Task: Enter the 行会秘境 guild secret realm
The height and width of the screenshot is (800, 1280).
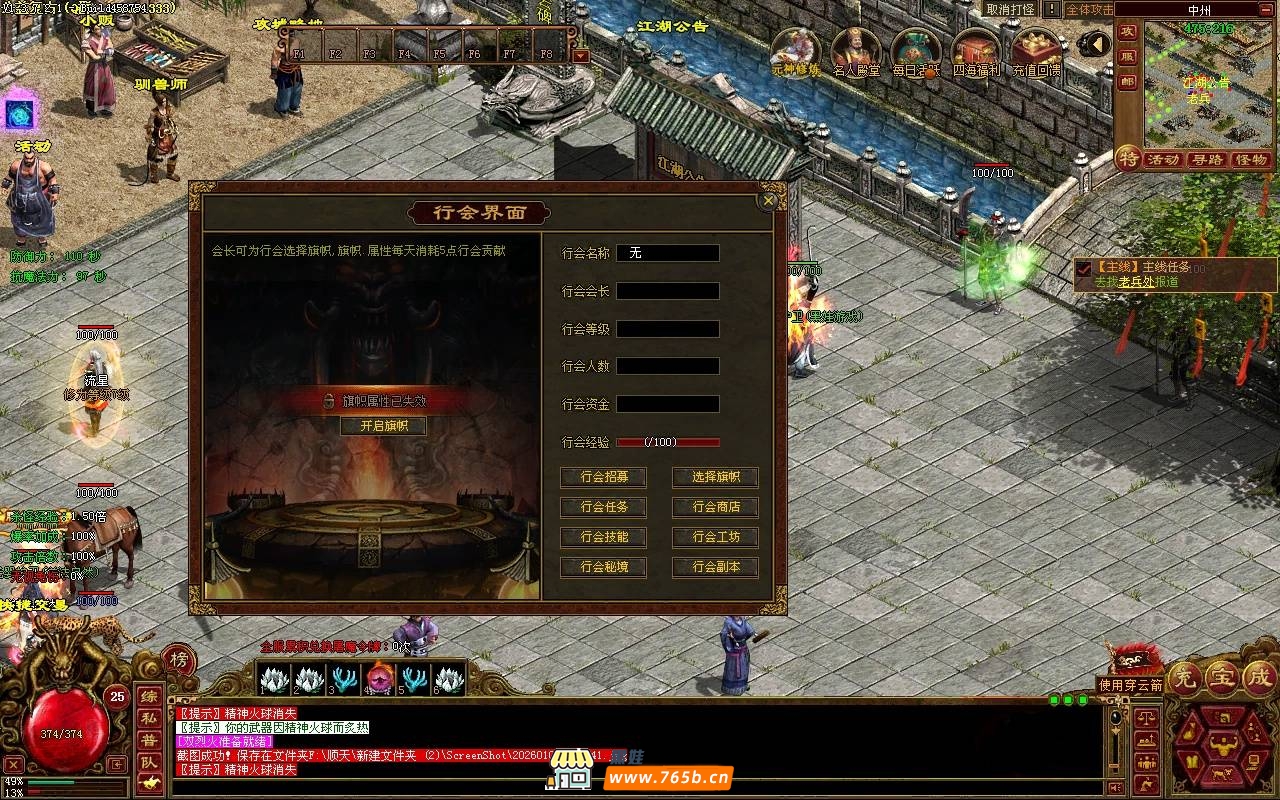Action: 603,568
